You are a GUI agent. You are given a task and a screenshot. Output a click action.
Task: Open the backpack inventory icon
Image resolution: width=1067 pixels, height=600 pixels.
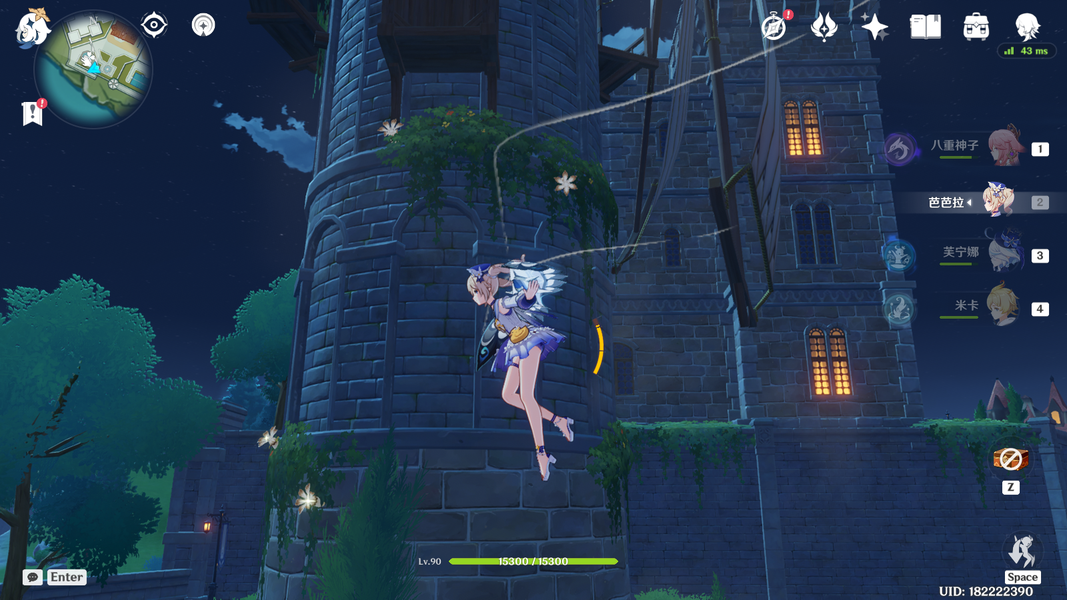(x=976, y=27)
